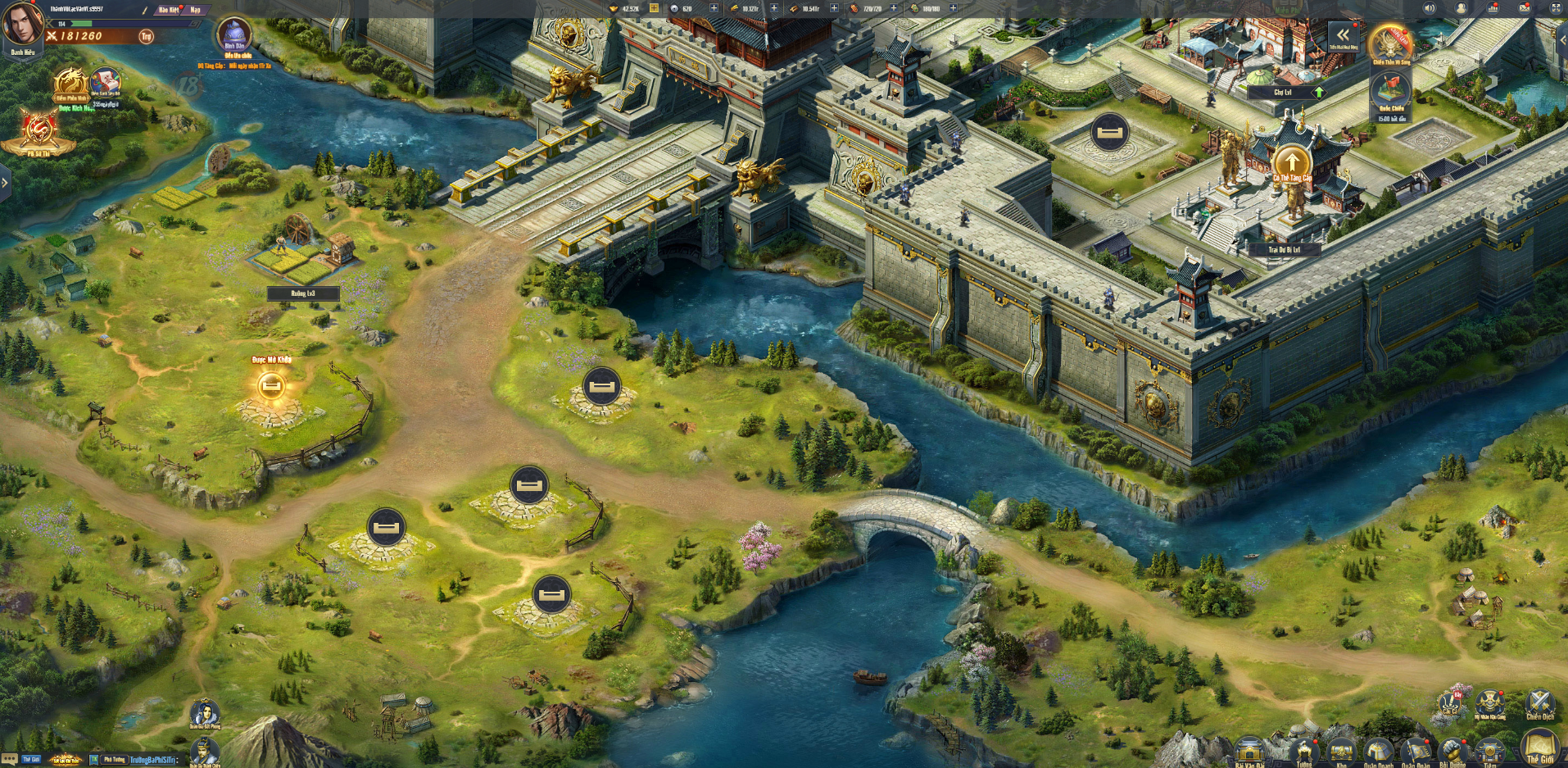1568x768 pixels.
Task: Open the Thế Giới world map
Action: pos(1540,746)
